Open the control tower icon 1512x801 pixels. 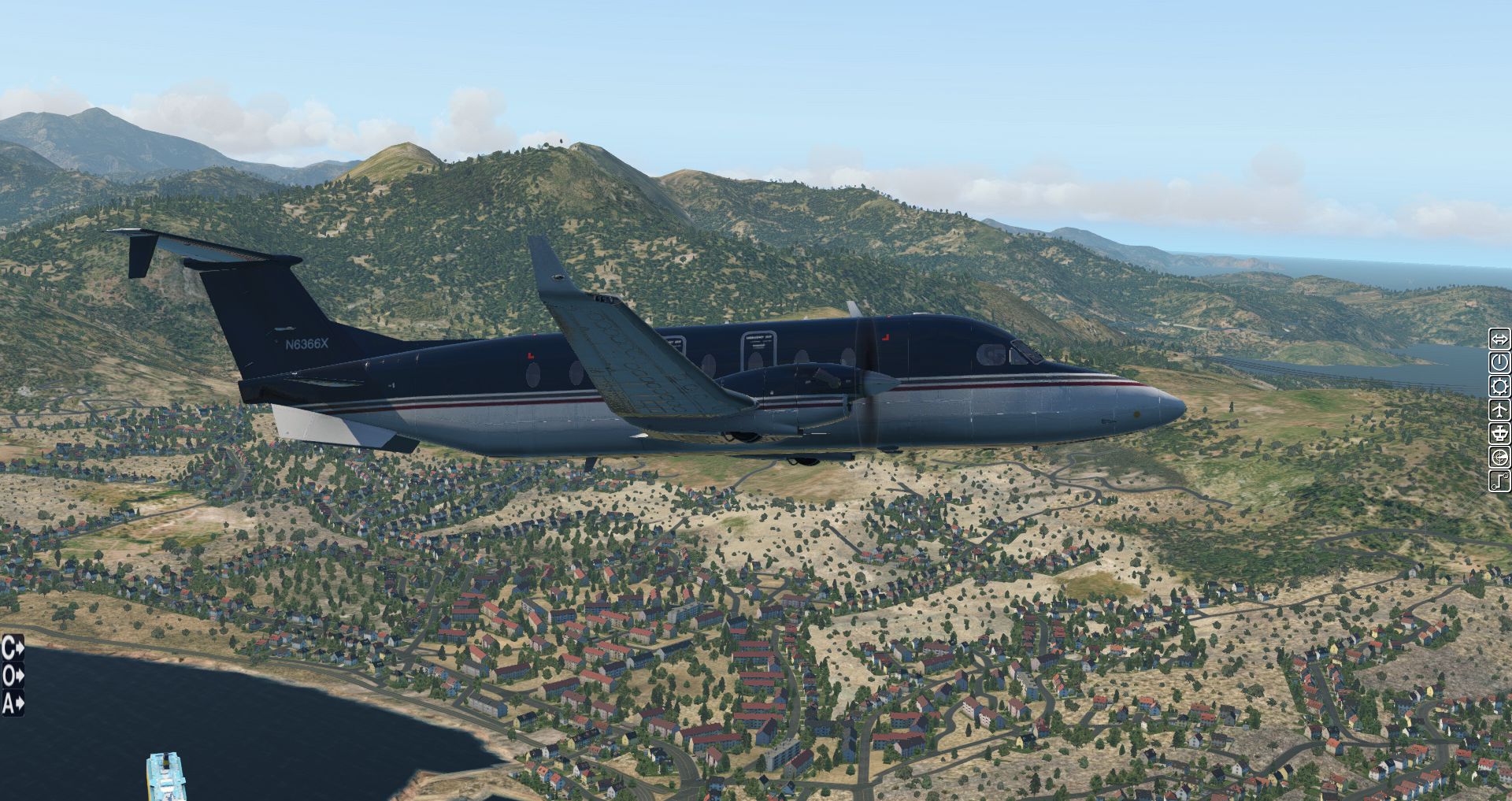(1499, 434)
